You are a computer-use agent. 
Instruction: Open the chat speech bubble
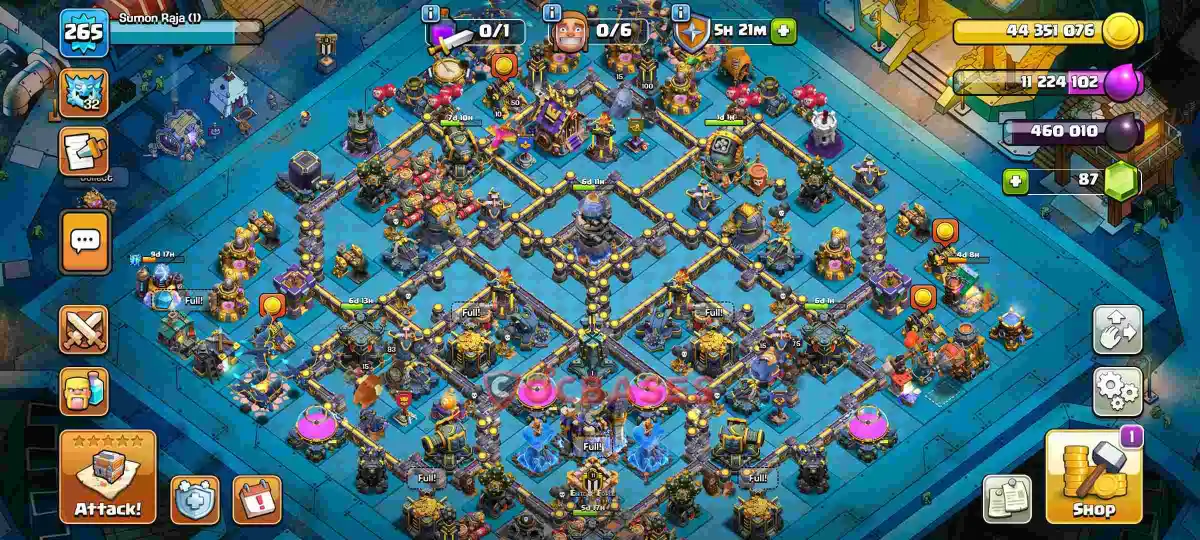84,241
